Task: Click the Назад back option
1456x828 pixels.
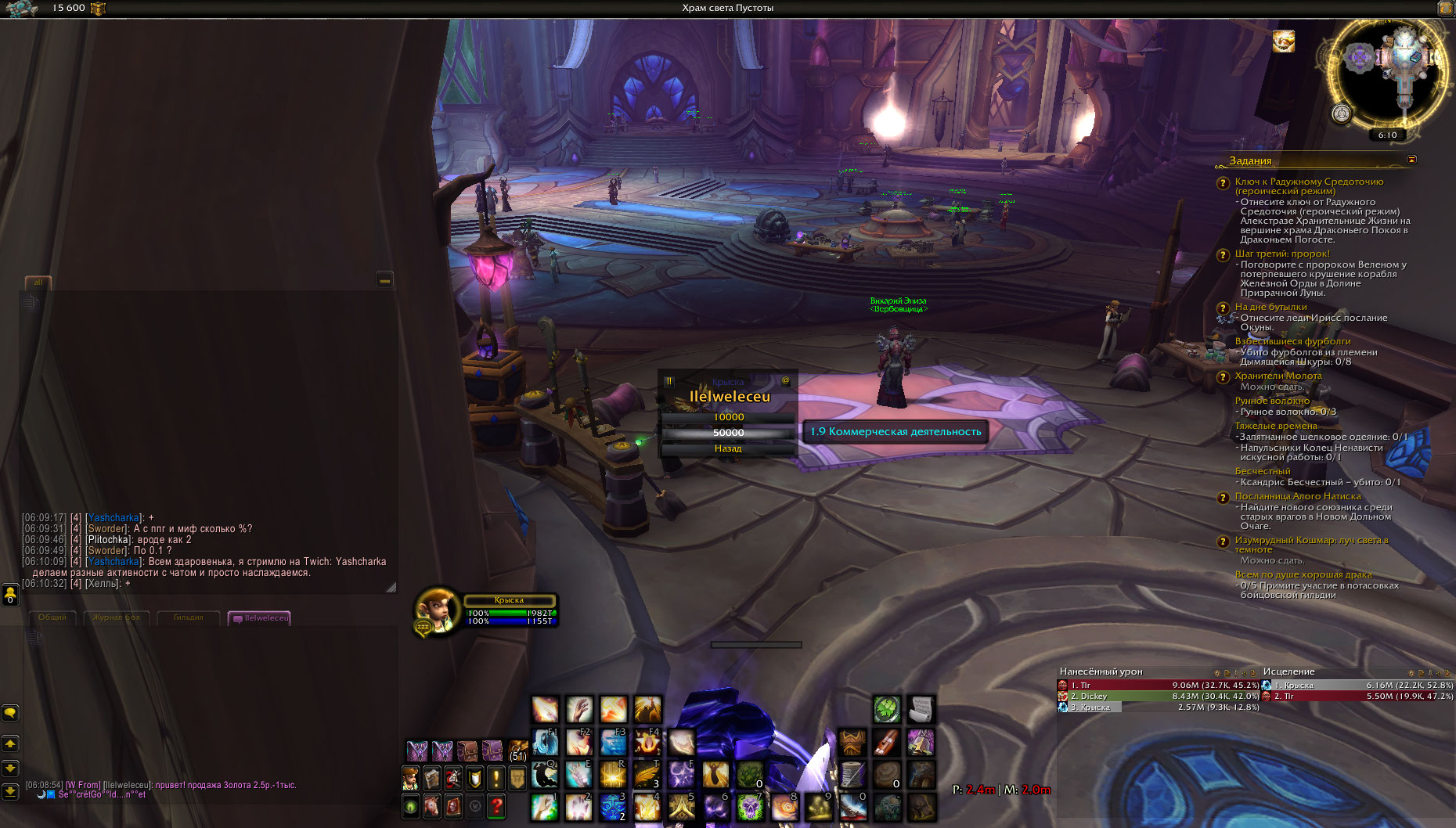Action: [x=728, y=448]
